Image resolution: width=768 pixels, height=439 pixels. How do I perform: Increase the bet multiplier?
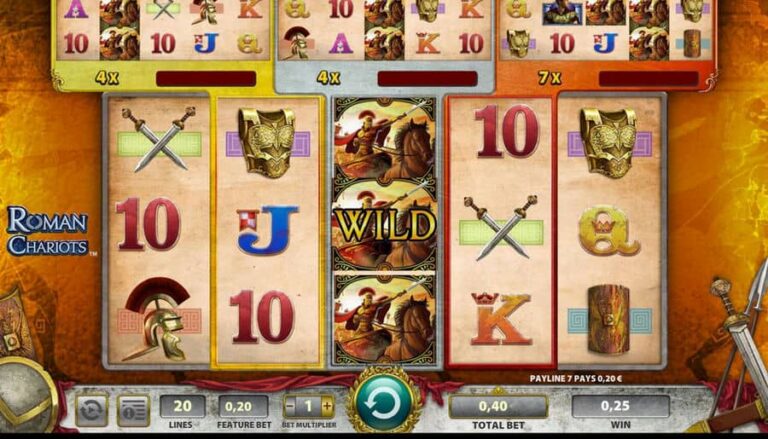[327, 406]
